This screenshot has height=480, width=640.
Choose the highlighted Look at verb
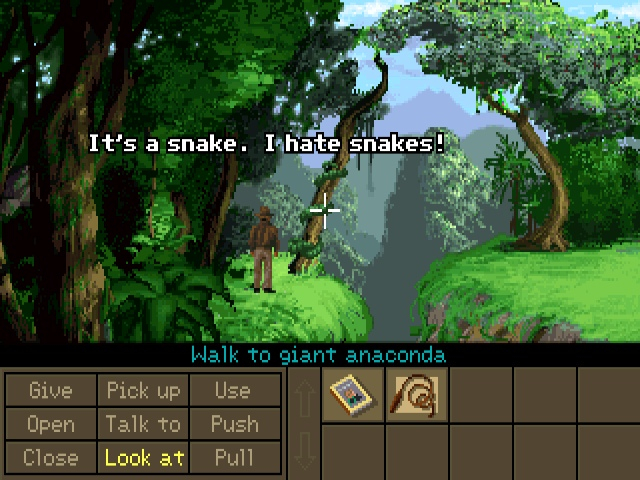pyautogui.click(x=143, y=458)
